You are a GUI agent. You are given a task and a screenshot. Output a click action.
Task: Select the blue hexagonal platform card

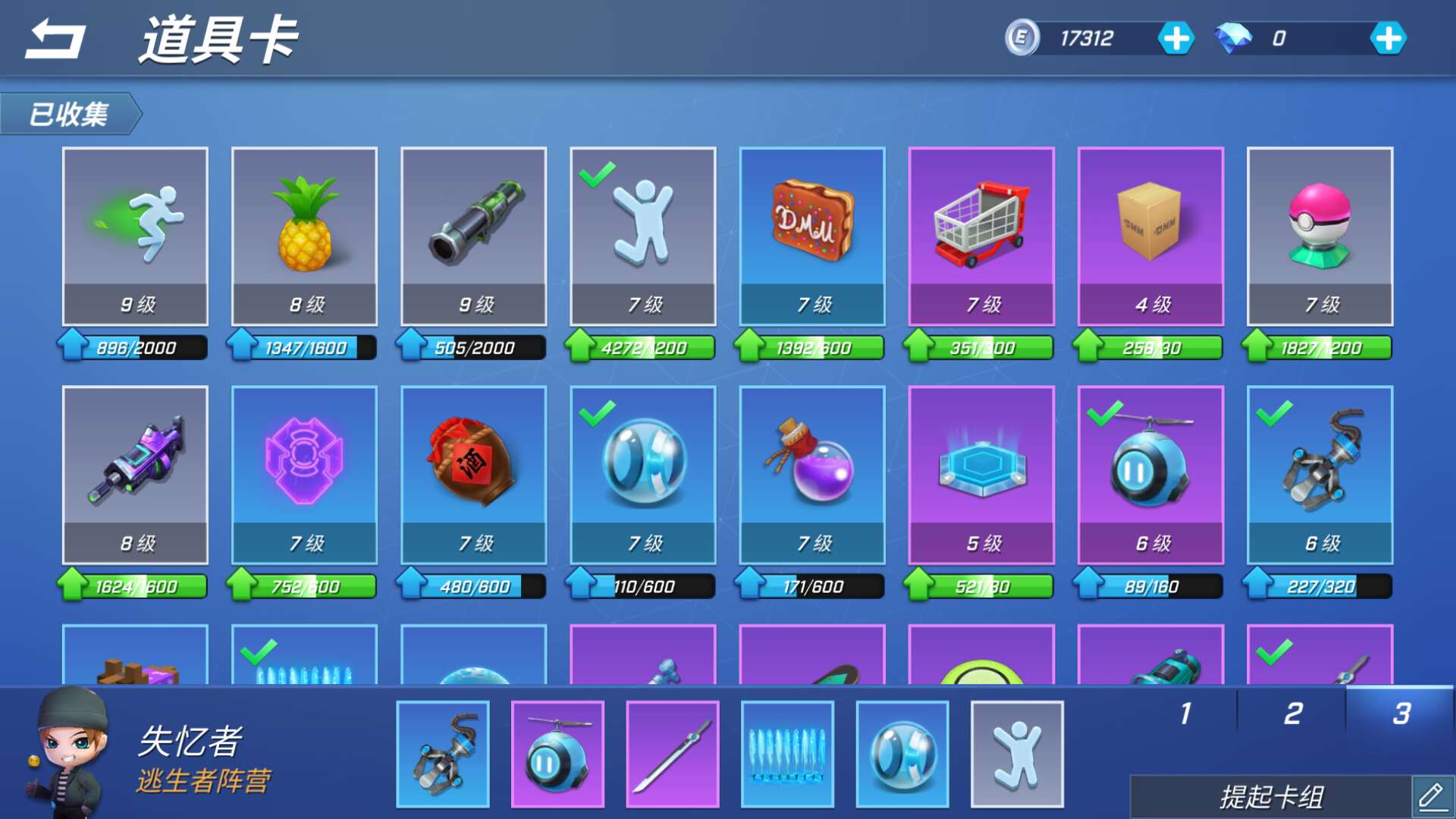(981, 474)
